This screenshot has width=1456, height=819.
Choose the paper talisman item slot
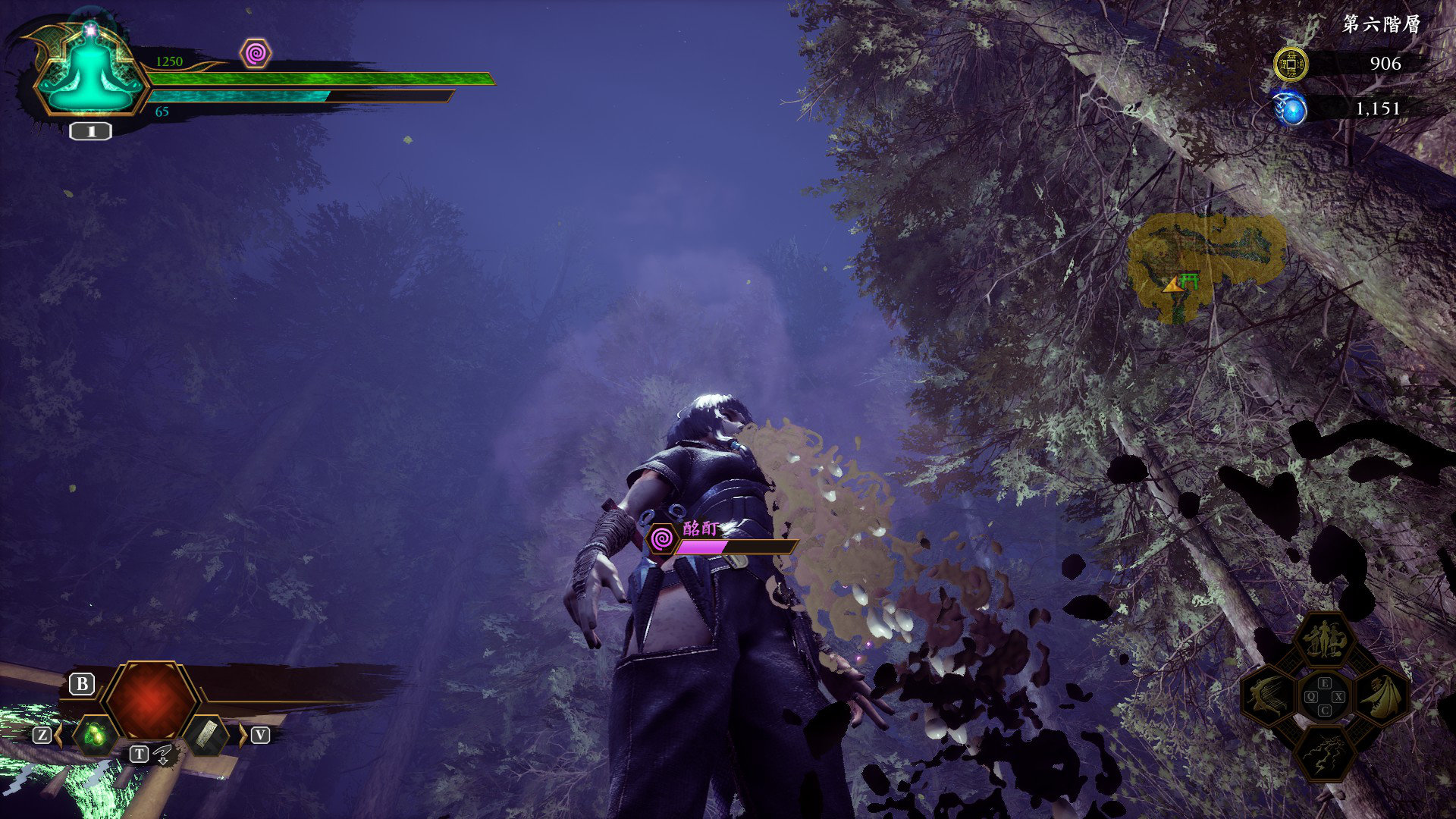206,734
